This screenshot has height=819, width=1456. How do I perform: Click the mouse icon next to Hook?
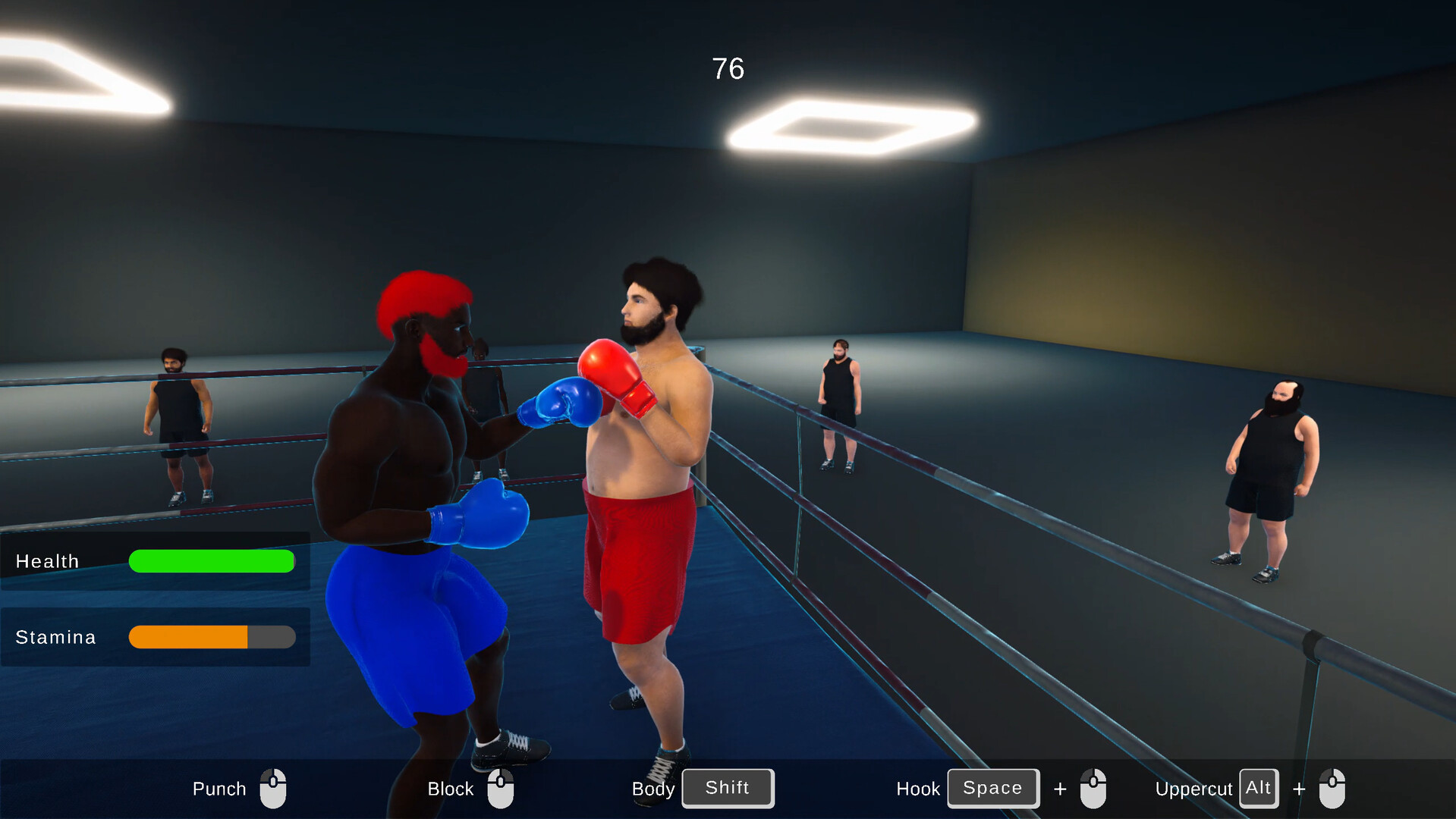point(1095,789)
